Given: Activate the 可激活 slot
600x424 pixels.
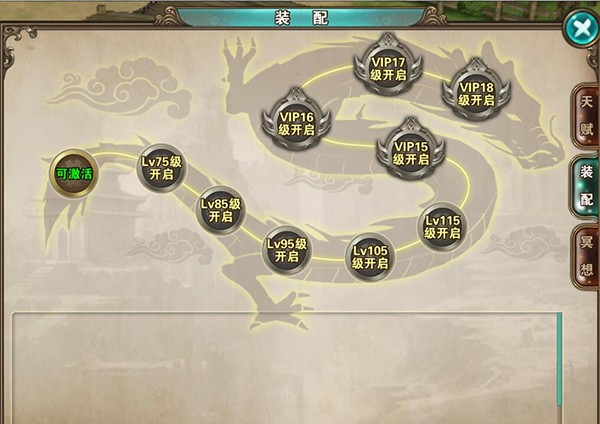Looking at the screenshot, I should pyautogui.click(x=74, y=173).
